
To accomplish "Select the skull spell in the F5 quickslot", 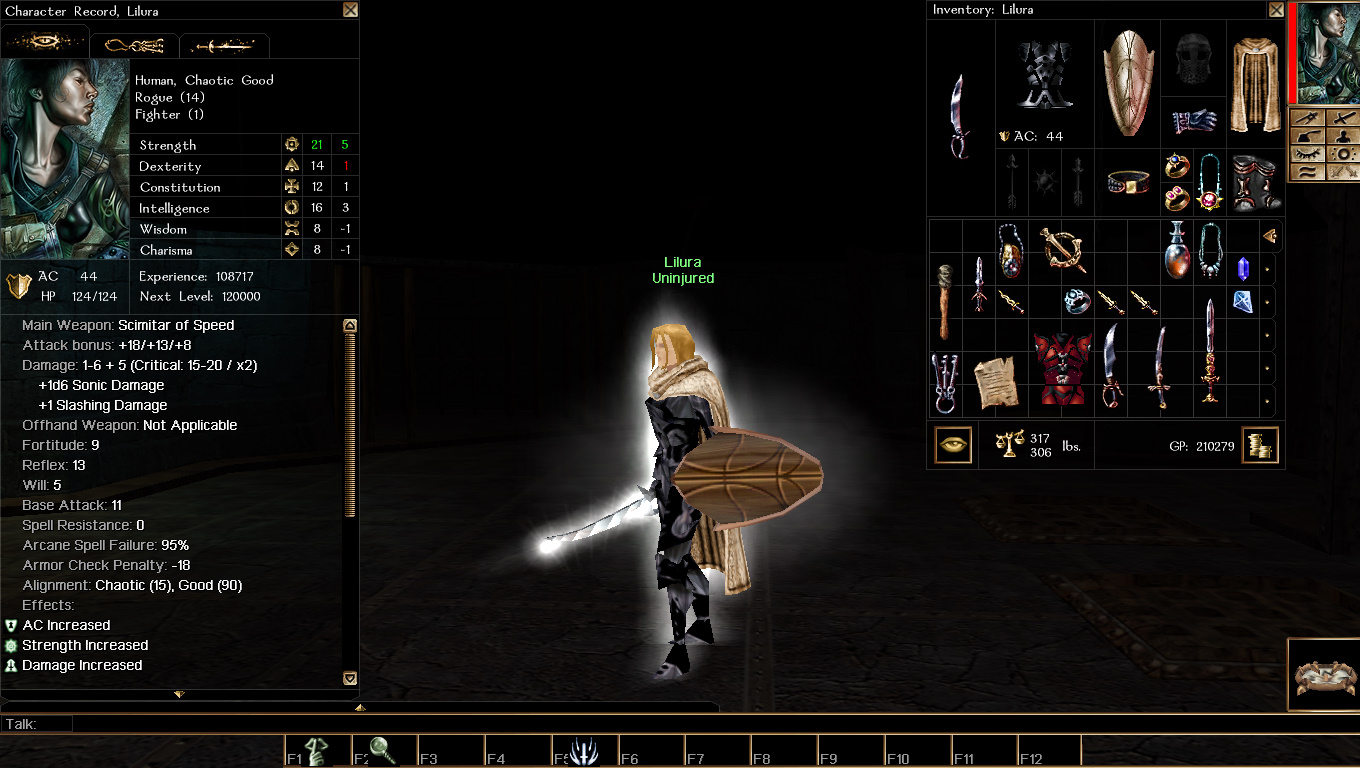I will pos(585,748).
